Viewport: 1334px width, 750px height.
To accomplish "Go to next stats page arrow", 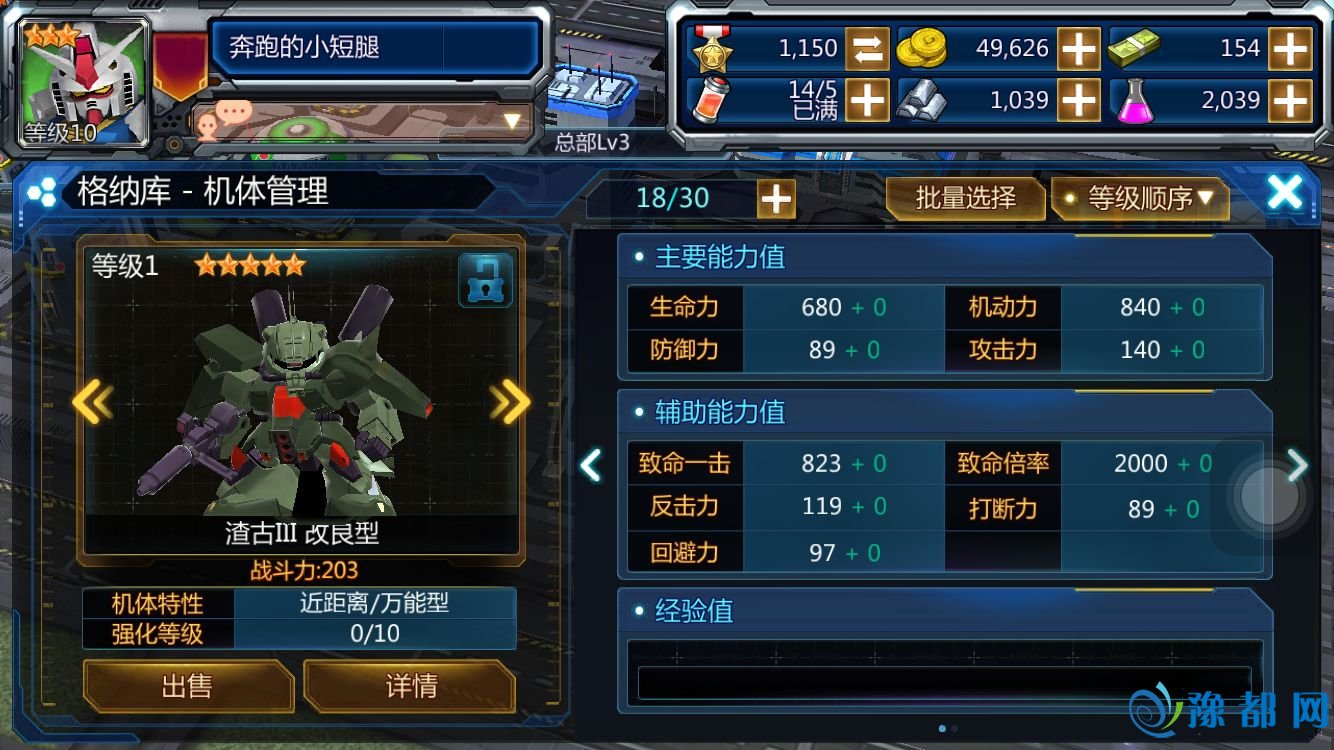I will point(1297,464).
